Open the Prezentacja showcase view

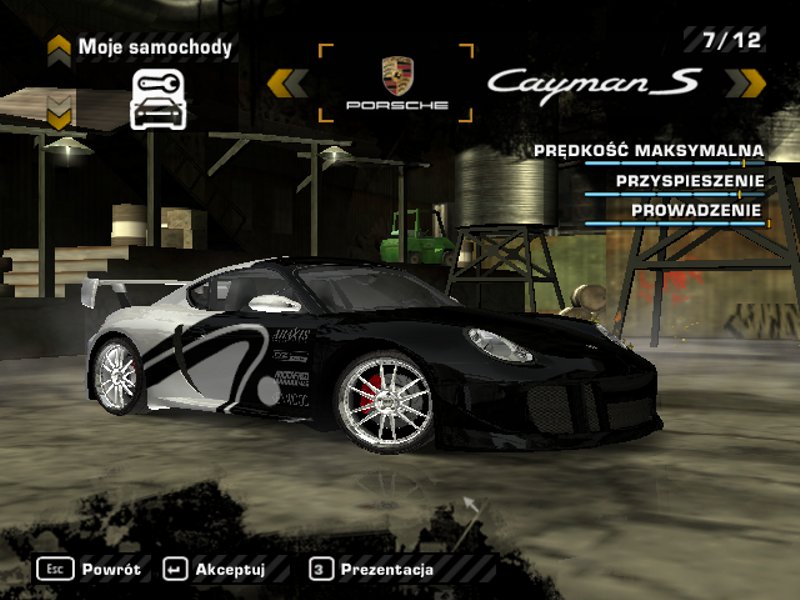pos(374,569)
